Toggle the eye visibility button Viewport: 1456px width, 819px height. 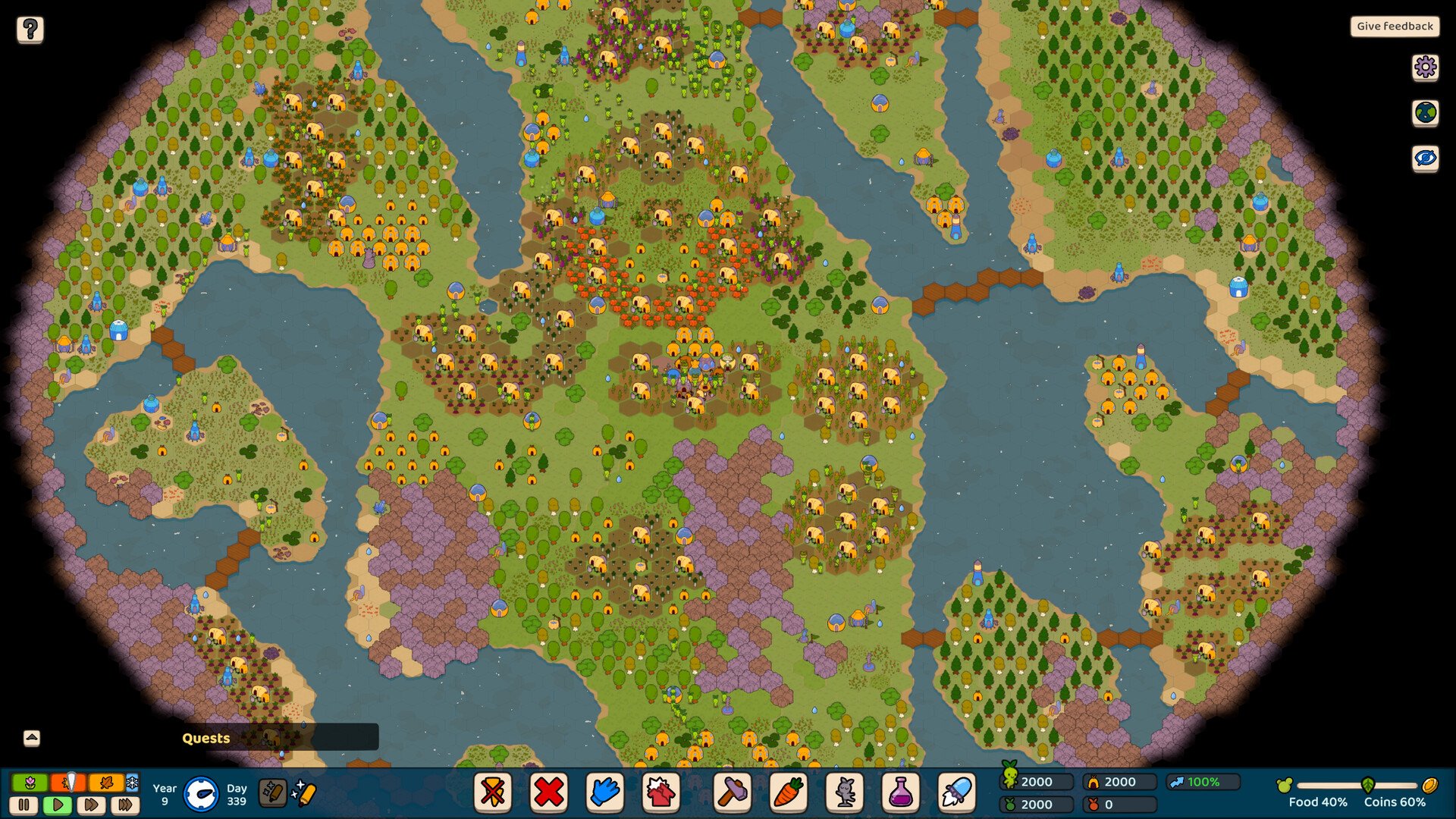point(1425,158)
